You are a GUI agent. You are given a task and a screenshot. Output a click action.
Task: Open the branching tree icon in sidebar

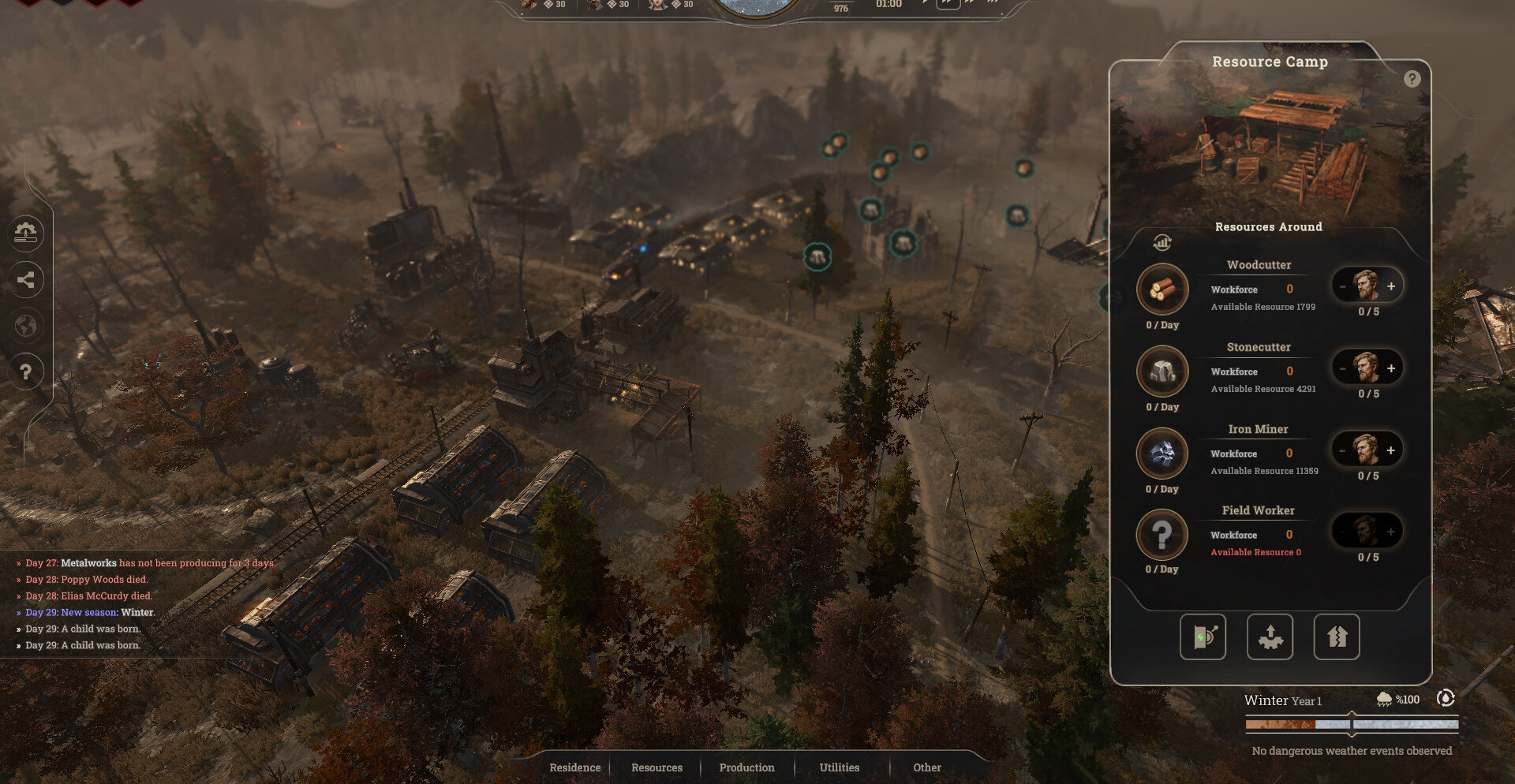25,279
